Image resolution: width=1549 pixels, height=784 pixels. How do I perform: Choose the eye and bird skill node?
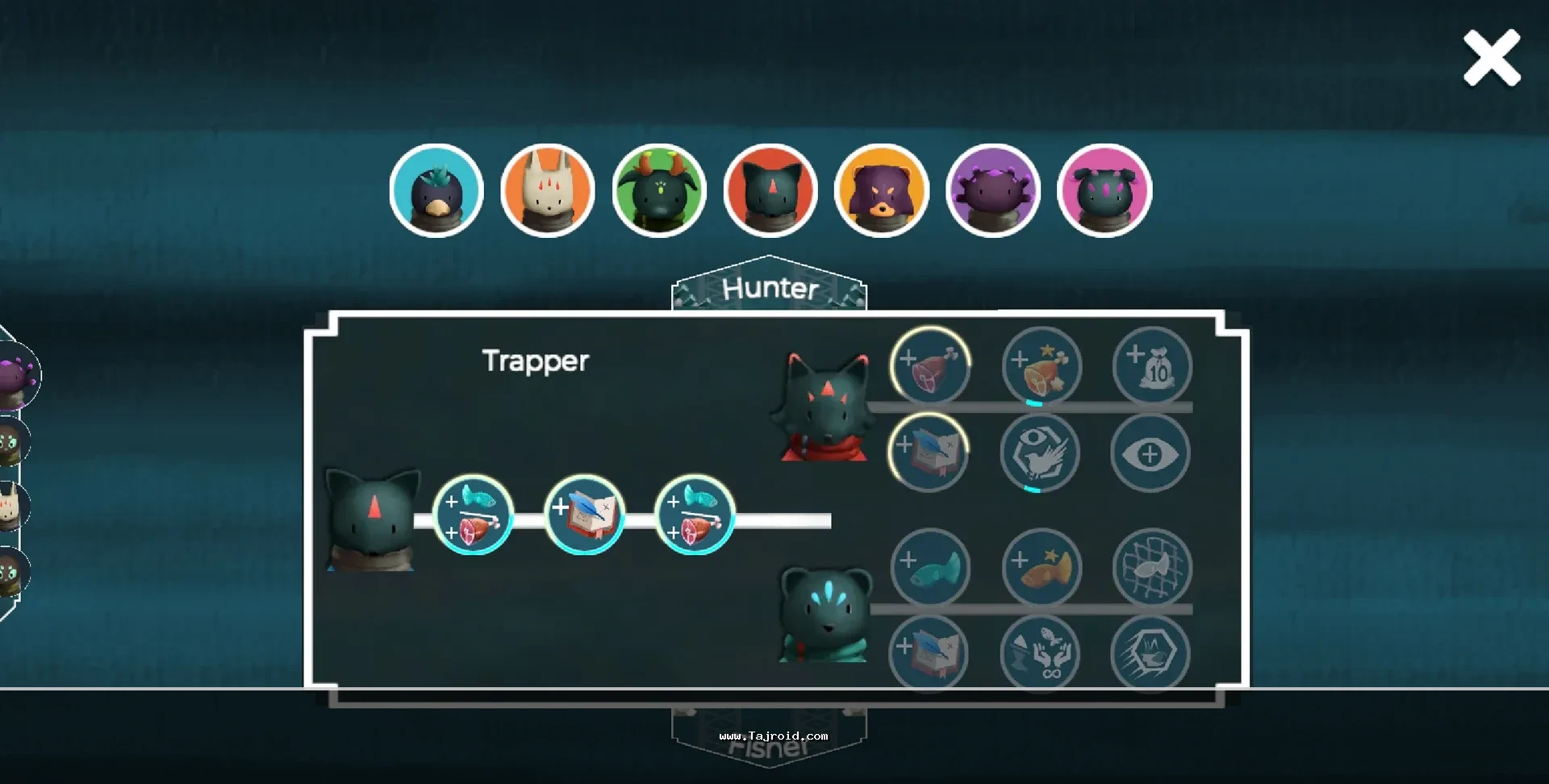click(x=1040, y=453)
